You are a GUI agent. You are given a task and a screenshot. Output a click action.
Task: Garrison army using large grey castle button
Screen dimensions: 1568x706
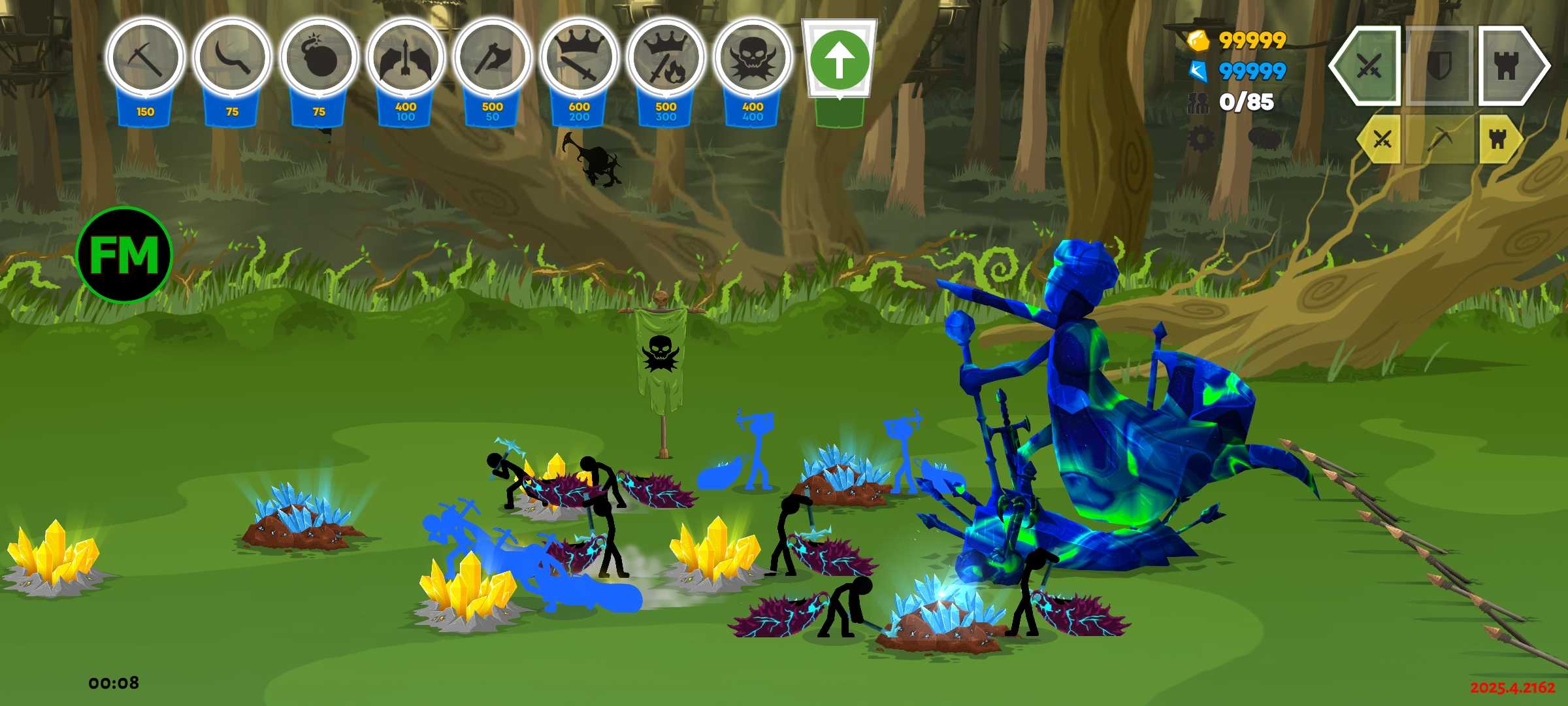coord(1509,65)
